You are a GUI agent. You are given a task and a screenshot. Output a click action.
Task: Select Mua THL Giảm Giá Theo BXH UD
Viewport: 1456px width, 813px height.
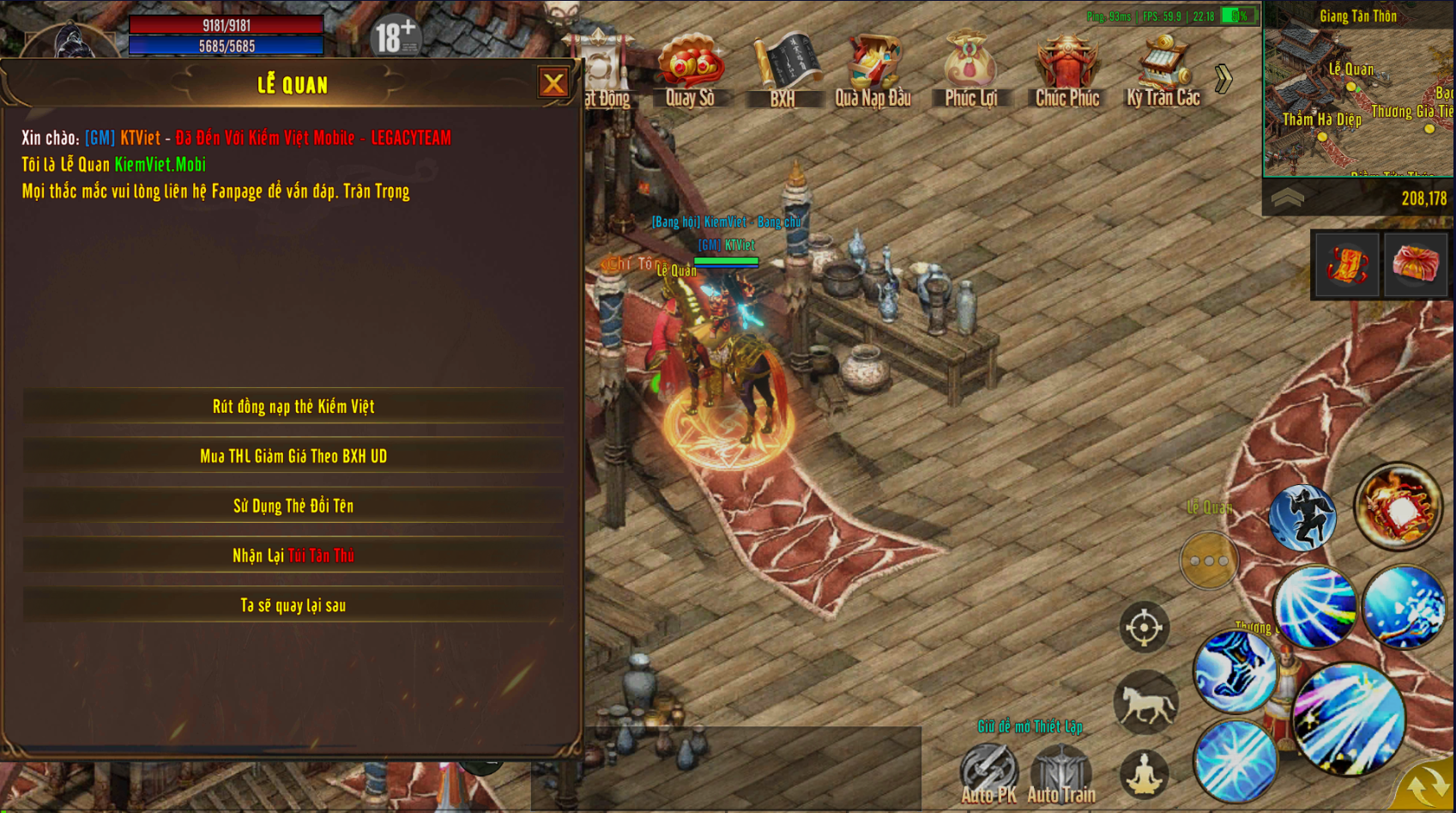[x=293, y=456]
